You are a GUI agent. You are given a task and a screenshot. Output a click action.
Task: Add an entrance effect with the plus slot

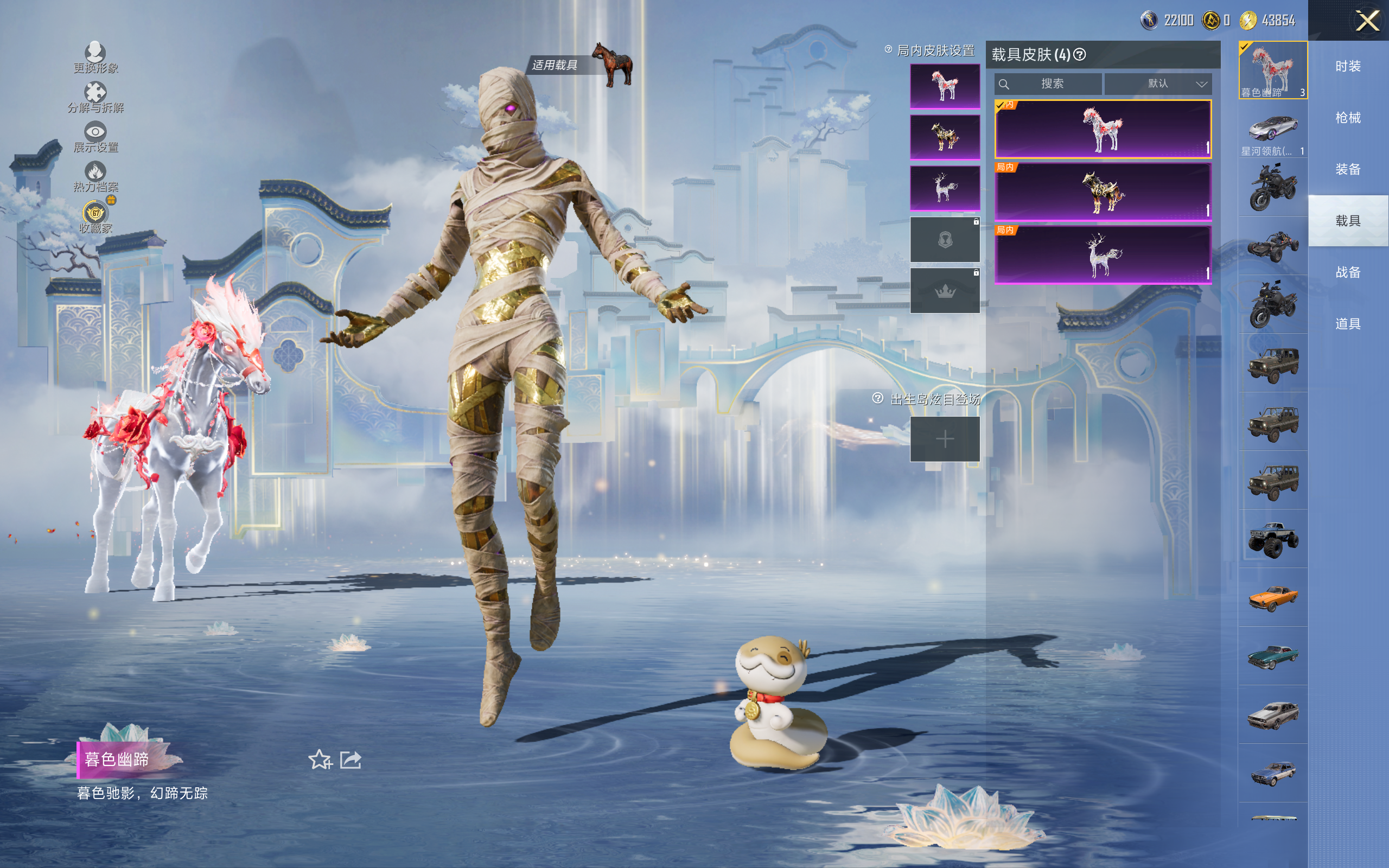[945, 439]
